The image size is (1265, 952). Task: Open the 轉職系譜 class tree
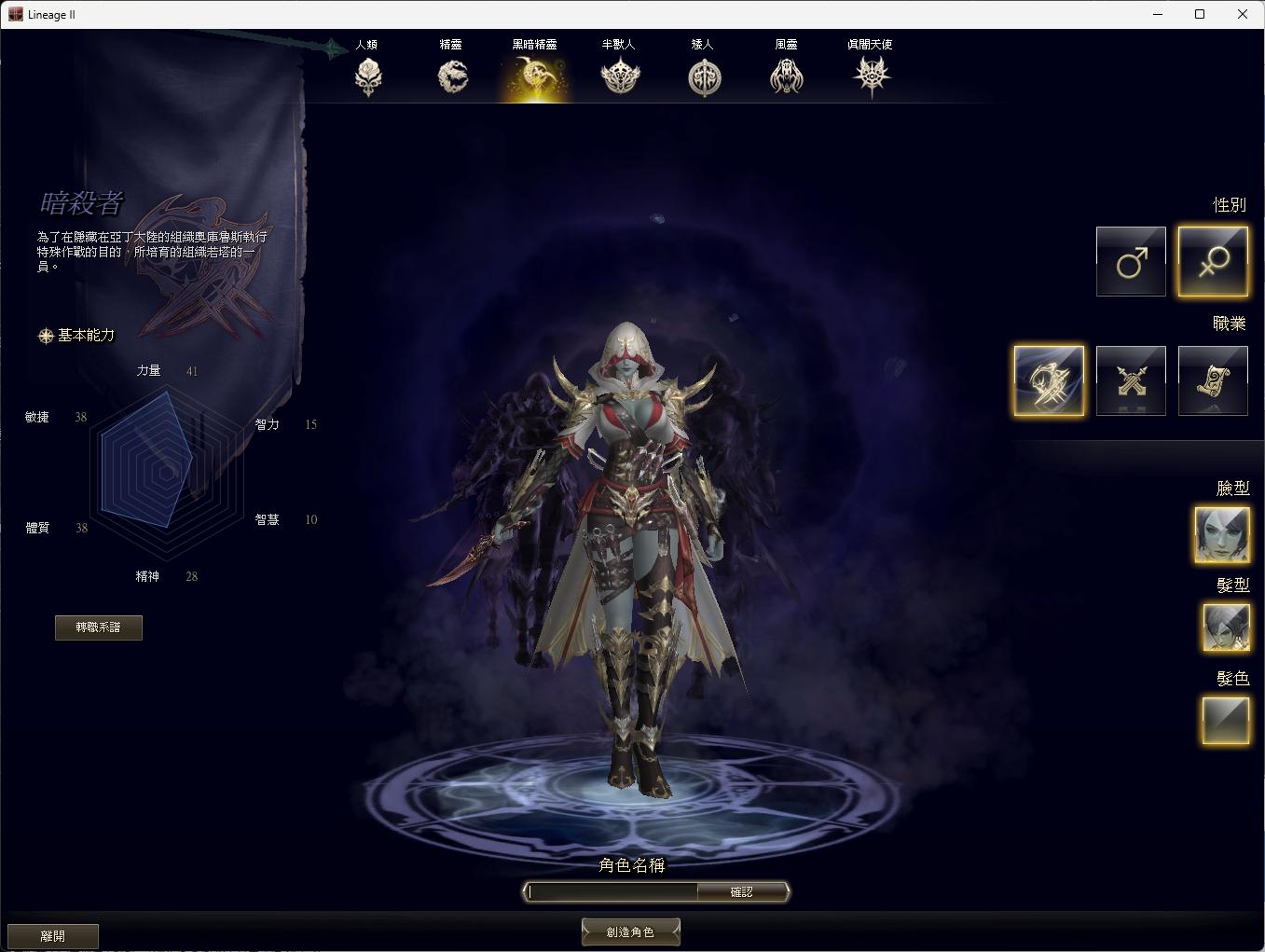pos(99,628)
